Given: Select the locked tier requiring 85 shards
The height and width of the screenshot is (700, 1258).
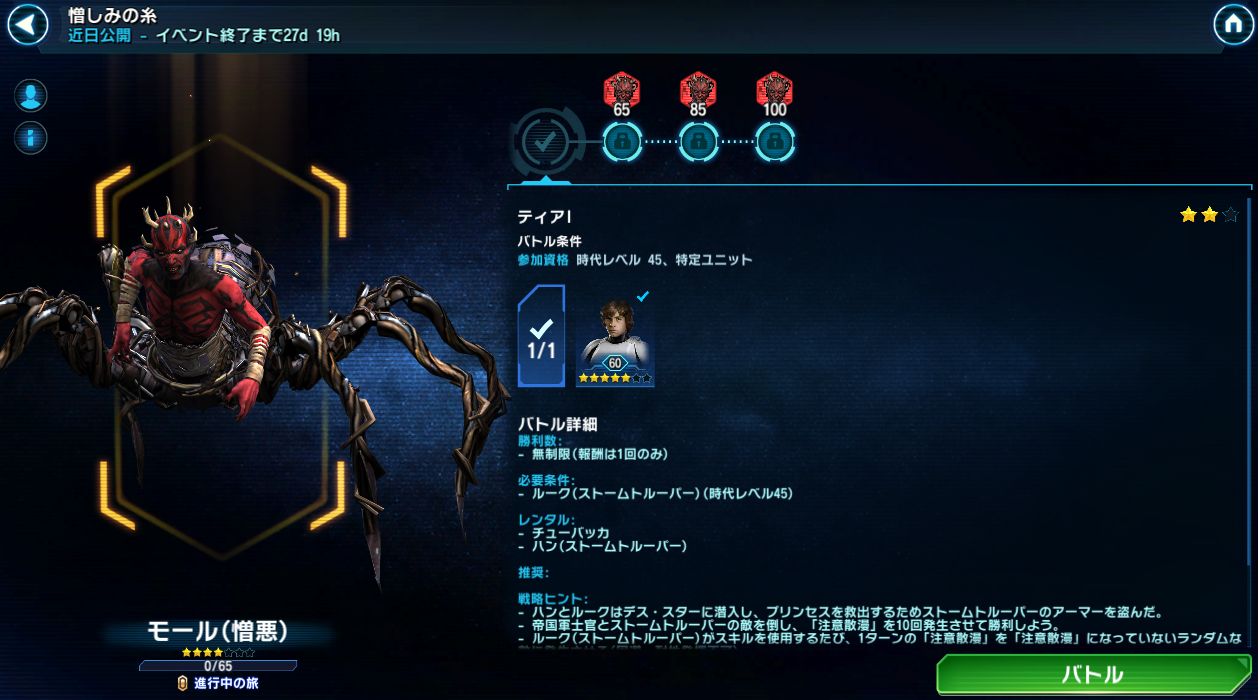Looking at the screenshot, I should pyautogui.click(x=698, y=142).
